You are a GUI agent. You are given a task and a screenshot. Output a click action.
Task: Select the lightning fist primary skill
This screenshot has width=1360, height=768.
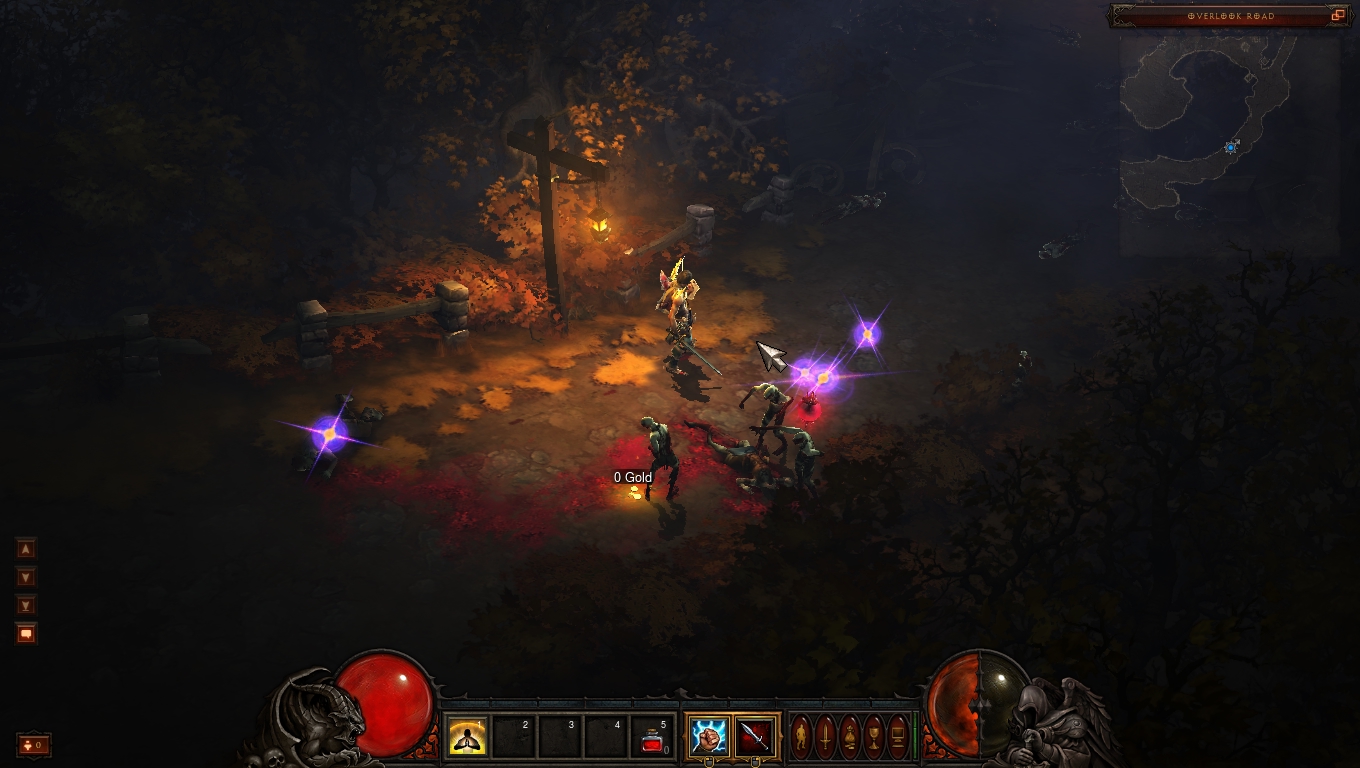[x=709, y=738]
